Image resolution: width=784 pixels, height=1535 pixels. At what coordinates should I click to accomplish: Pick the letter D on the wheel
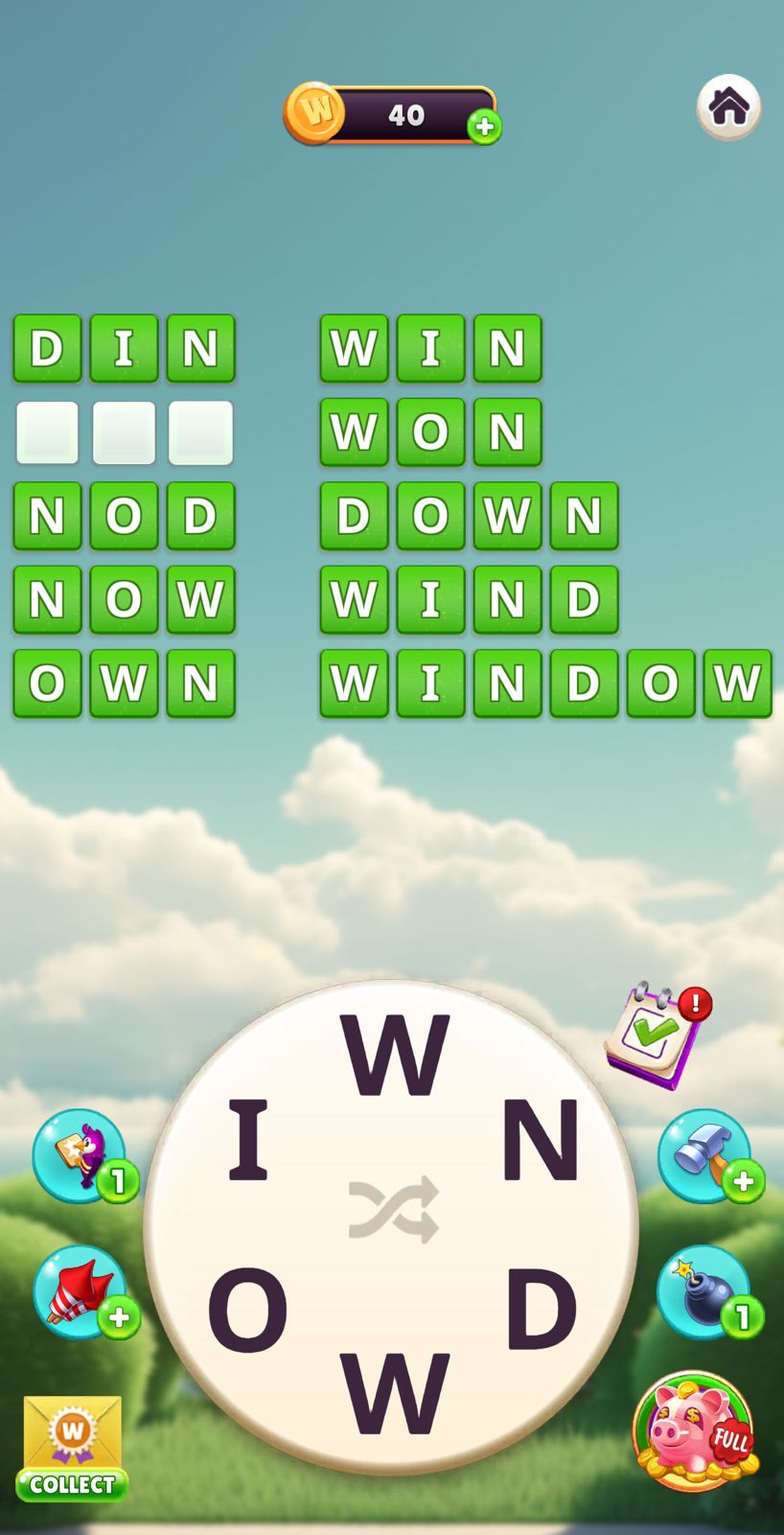[542, 1310]
